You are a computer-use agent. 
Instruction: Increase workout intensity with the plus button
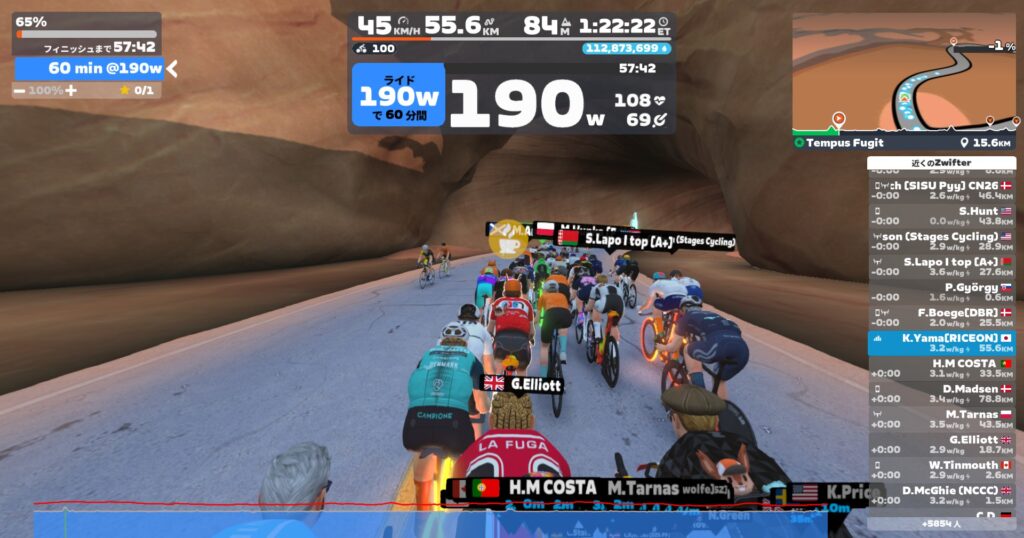pyautogui.click(x=71, y=90)
